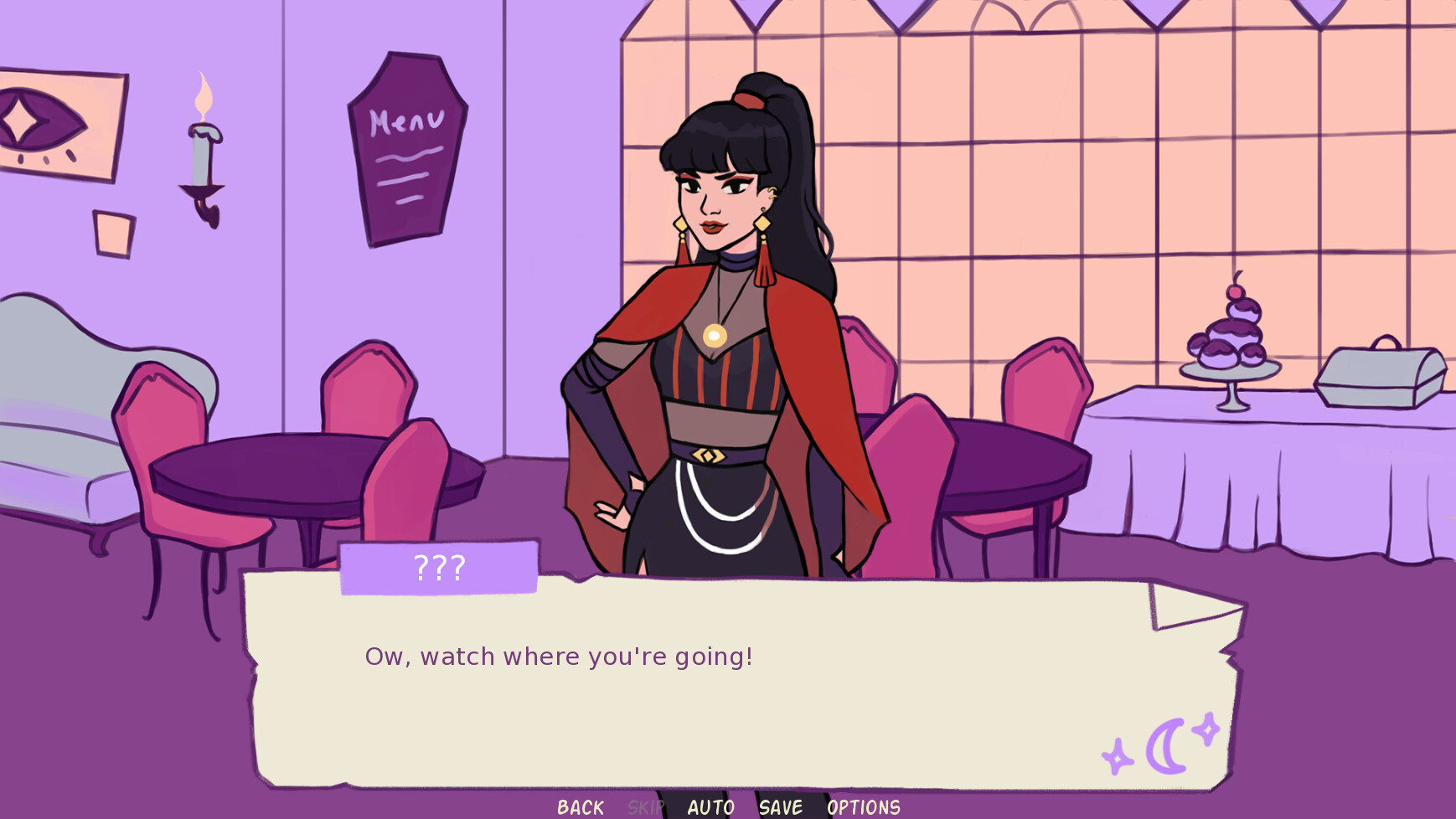This screenshot has height=819, width=1456.
Task: Click the ??? name box
Action: [x=438, y=567]
